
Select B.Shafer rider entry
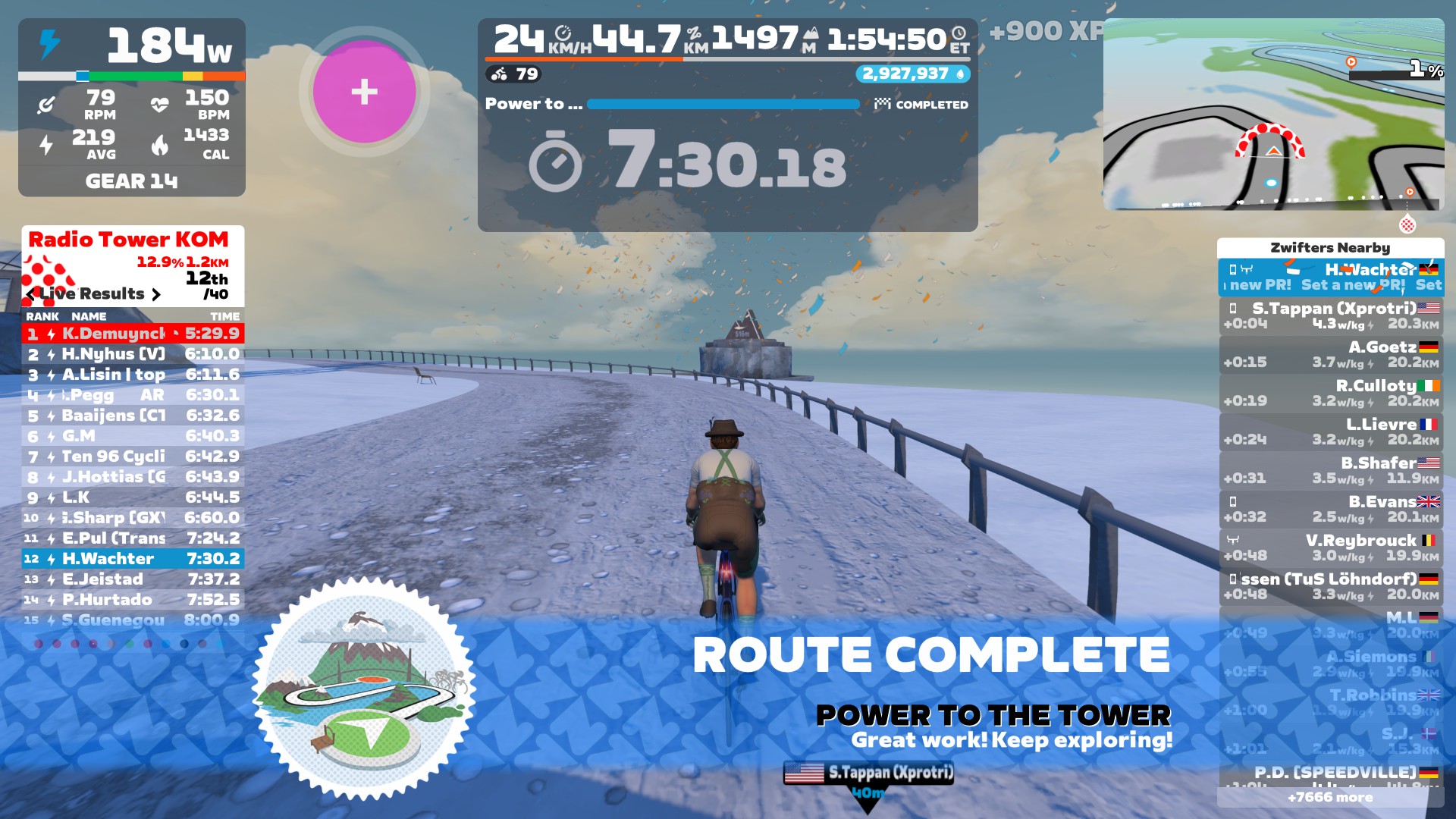(1331, 470)
